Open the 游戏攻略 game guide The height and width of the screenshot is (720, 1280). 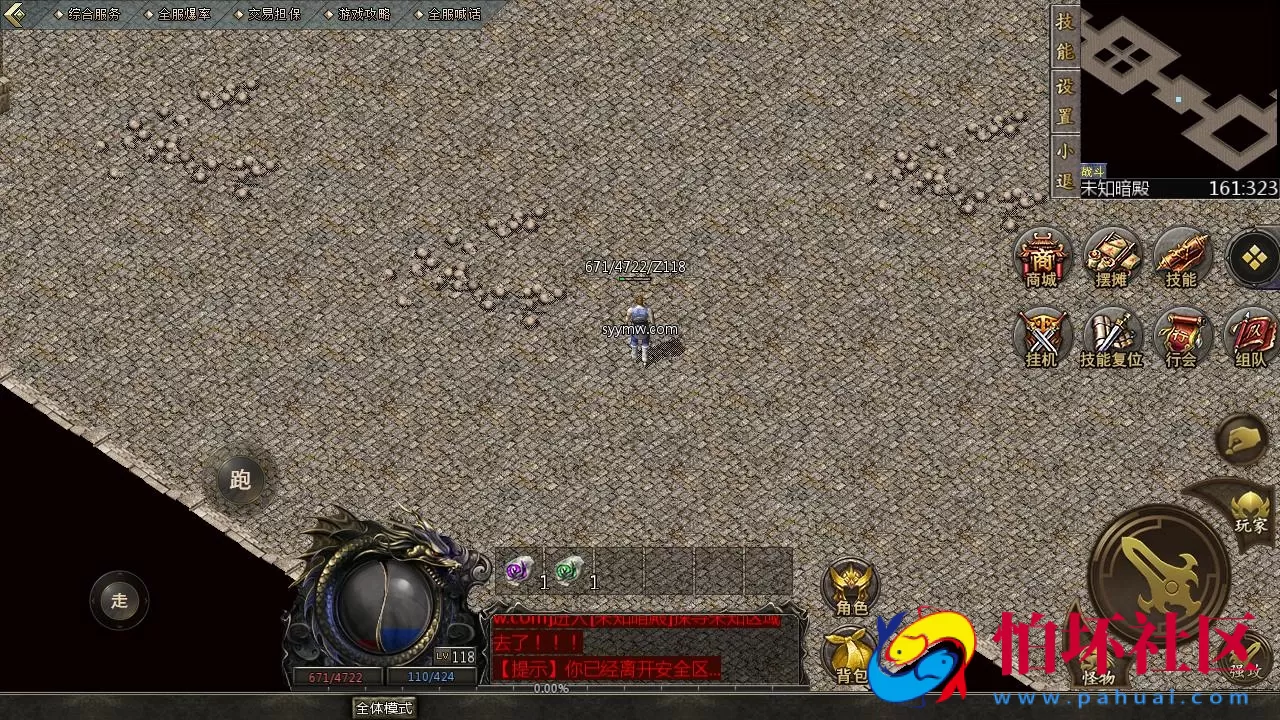tap(364, 14)
